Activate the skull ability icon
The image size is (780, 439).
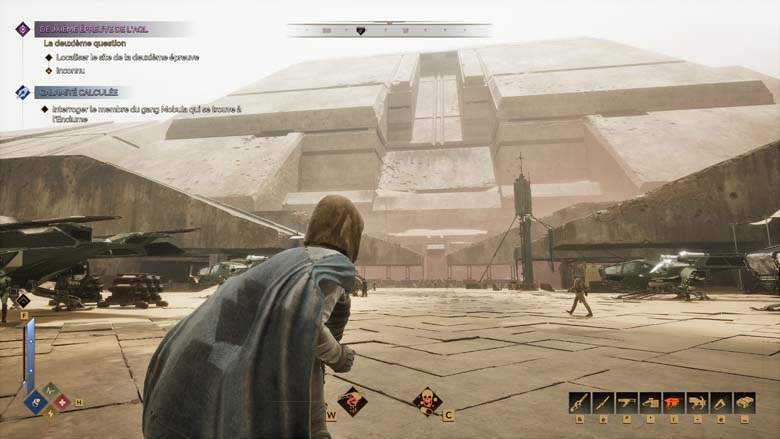[x=427, y=402]
